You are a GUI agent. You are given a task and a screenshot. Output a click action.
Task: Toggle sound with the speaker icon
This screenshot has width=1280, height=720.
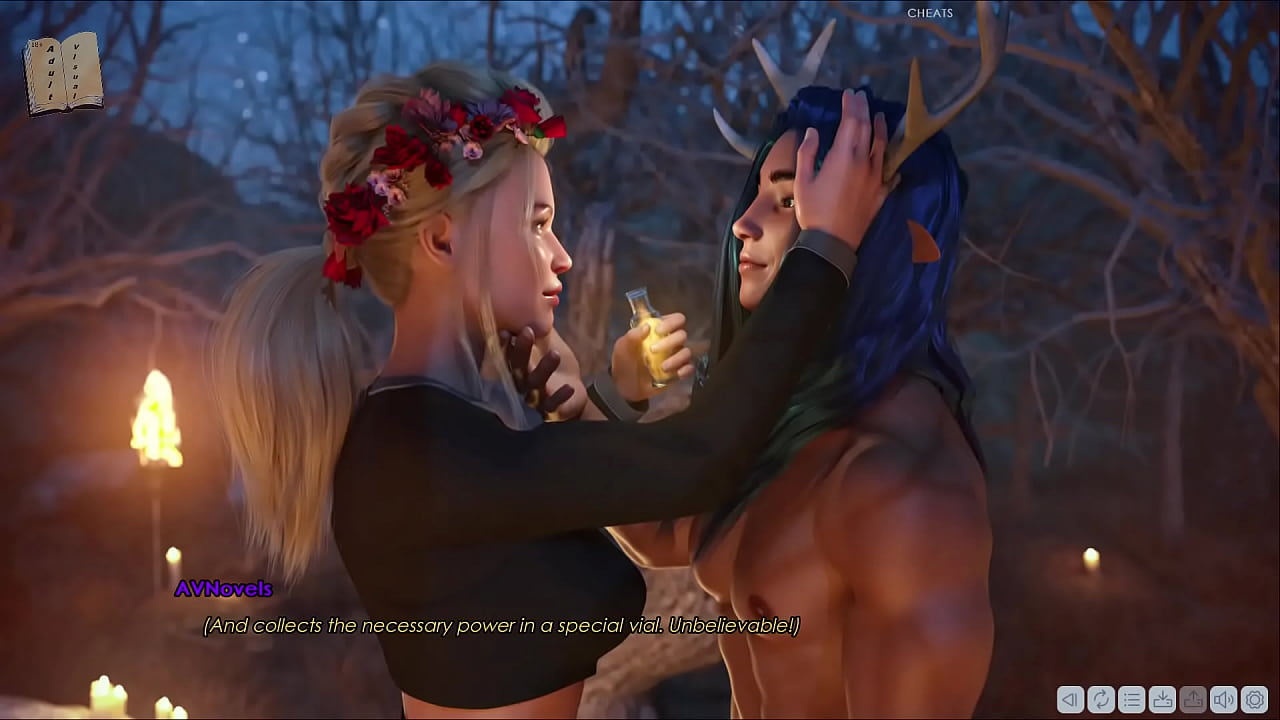click(x=1223, y=699)
